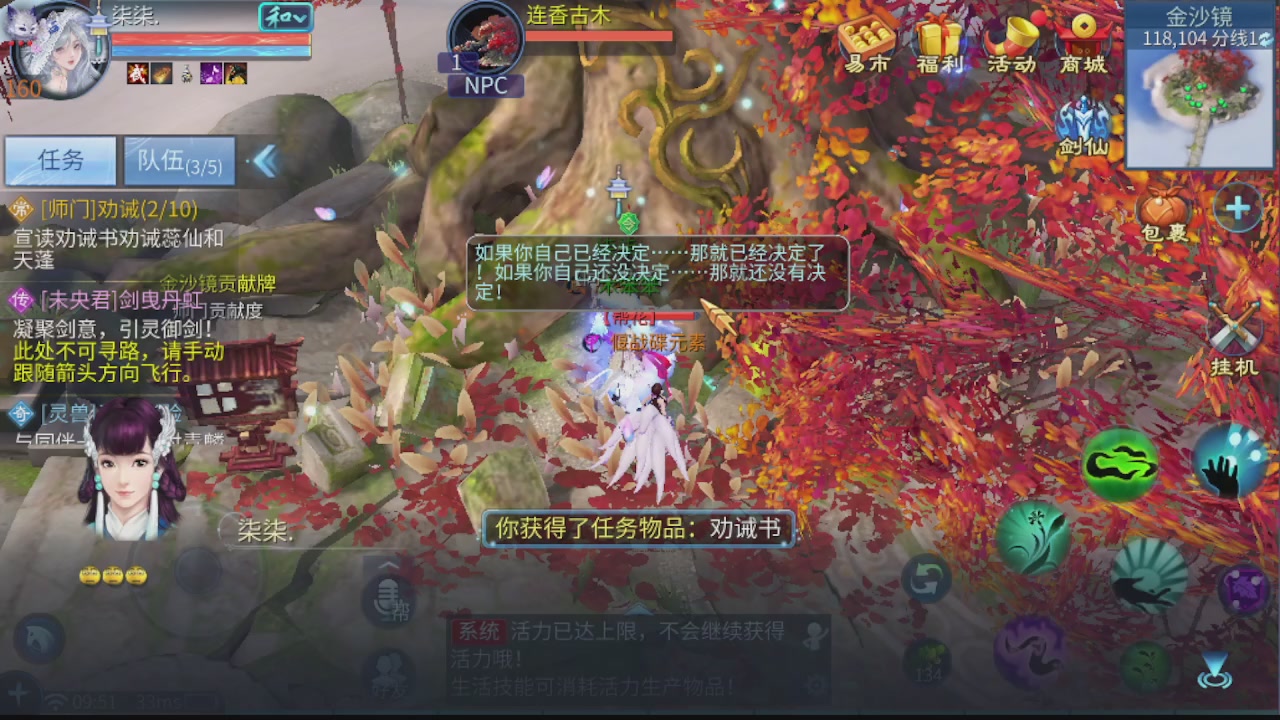
Task: Select the 任务 quest tab
Action: pyautogui.click(x=62, y=161)
